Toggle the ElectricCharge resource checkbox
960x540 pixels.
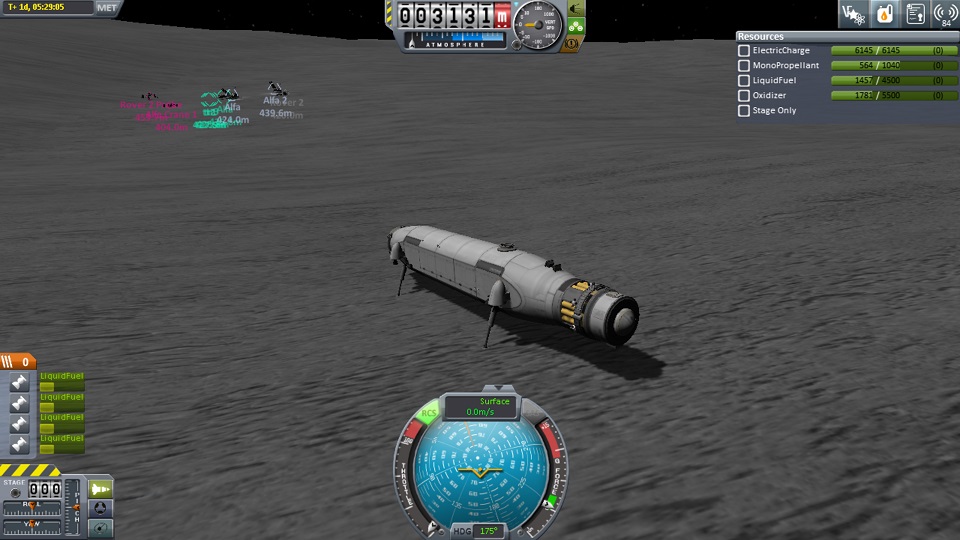point(744,51)
